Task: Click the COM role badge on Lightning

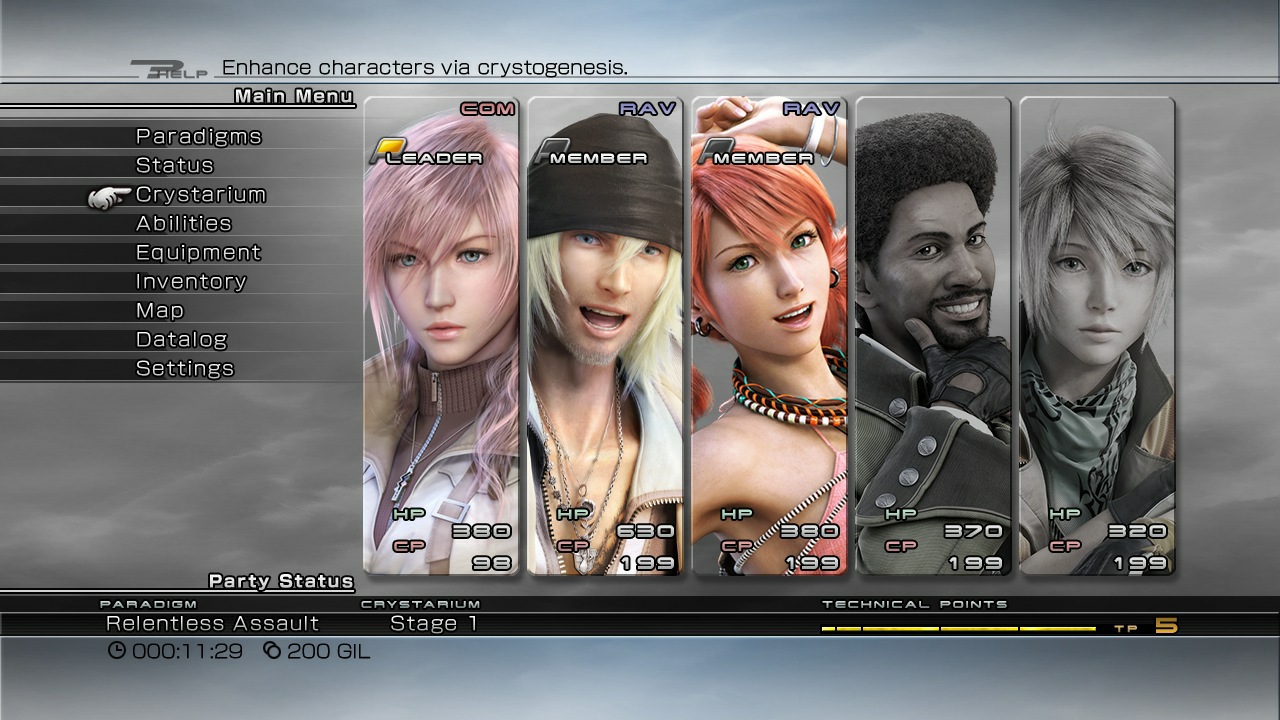Action: pos(487,108)
